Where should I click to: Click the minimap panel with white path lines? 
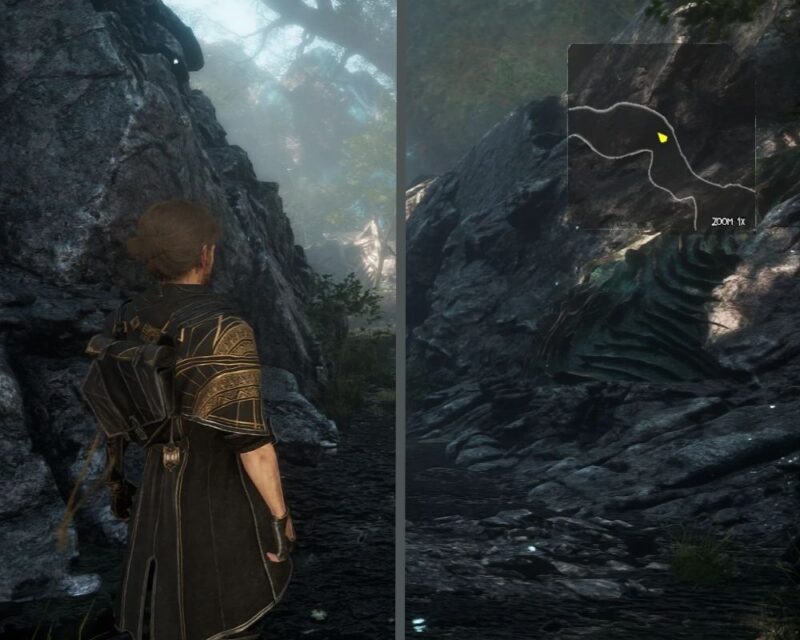tap(661, 137)
